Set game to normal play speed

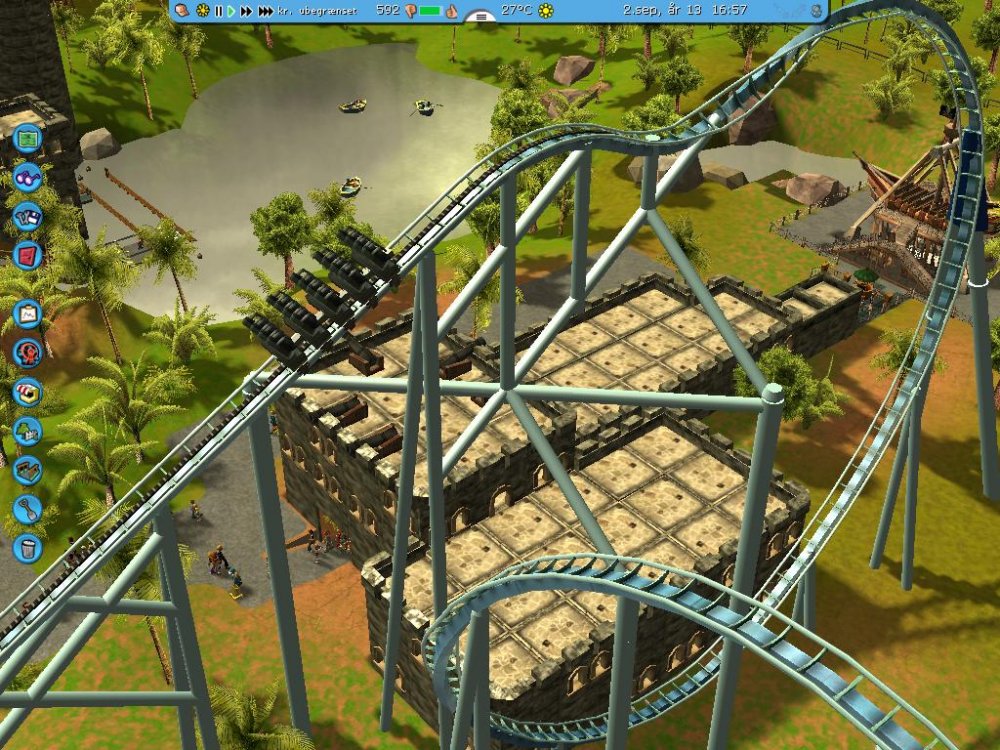[x=232, y=11]
